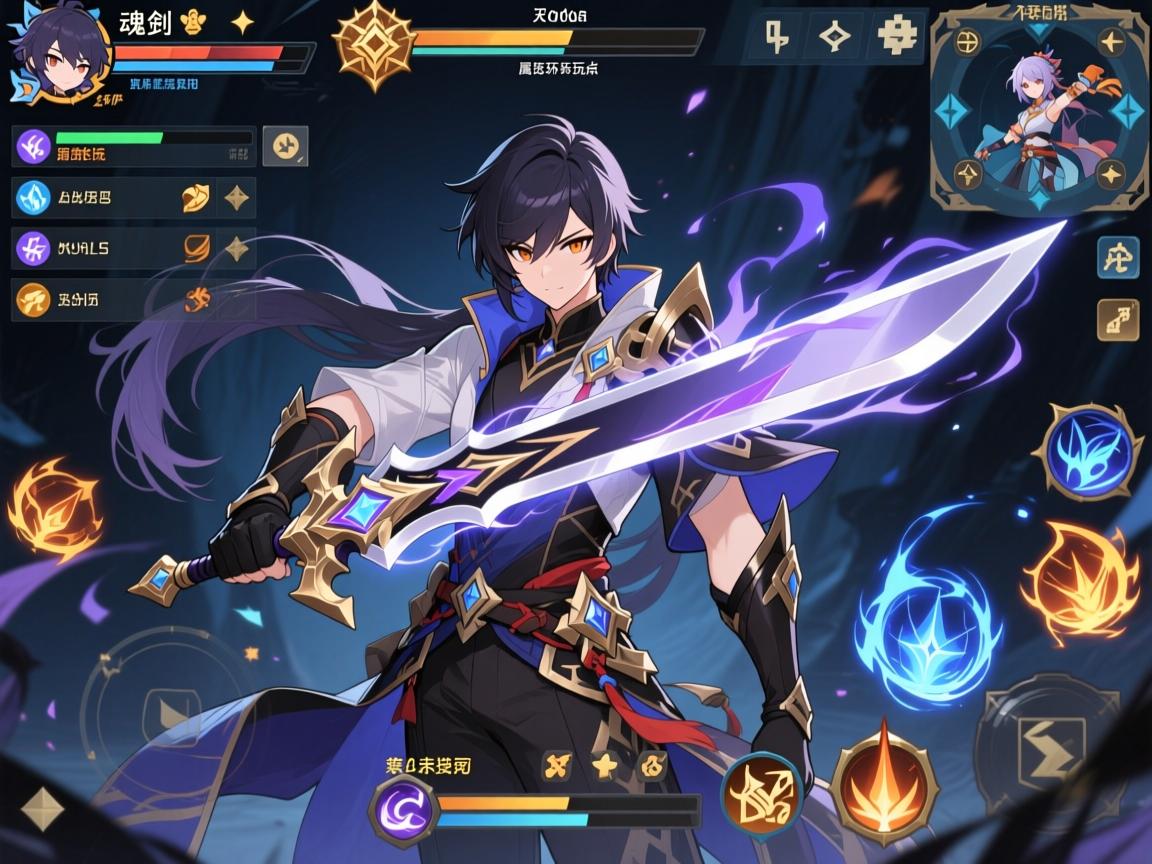
Task: Tap the tan square rune button
Action: [1117, 320]
